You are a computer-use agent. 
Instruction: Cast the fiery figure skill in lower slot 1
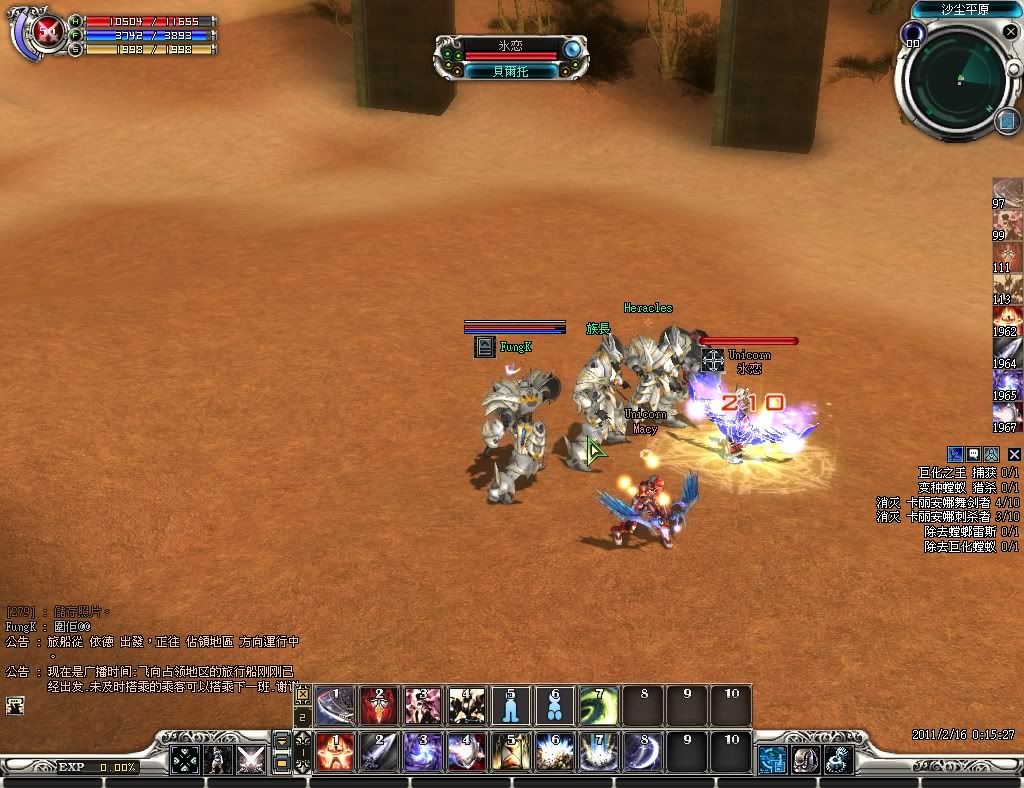[335, 752]
